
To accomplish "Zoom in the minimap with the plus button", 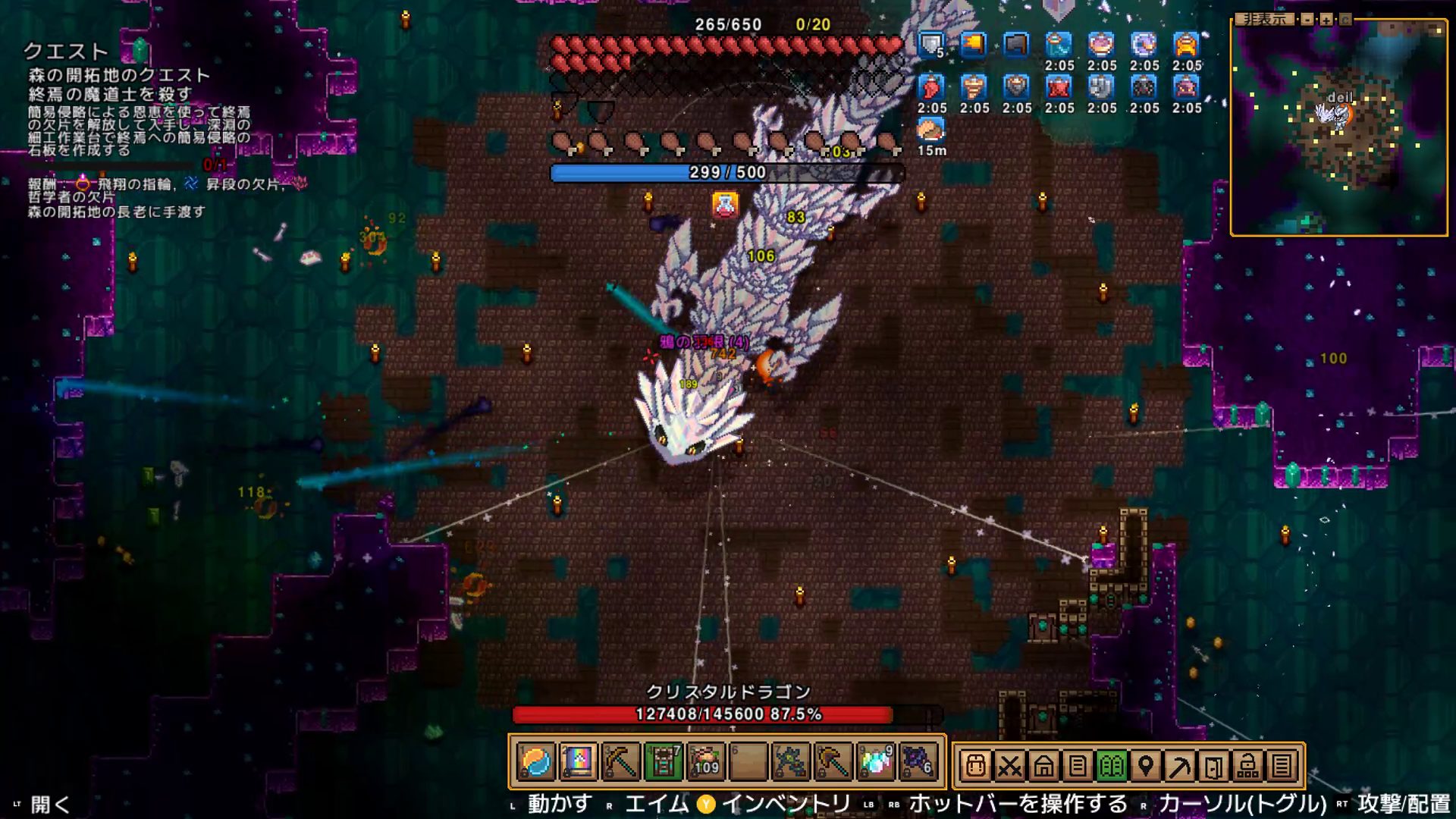I will pyautogui.click(x=1326, y=20).
